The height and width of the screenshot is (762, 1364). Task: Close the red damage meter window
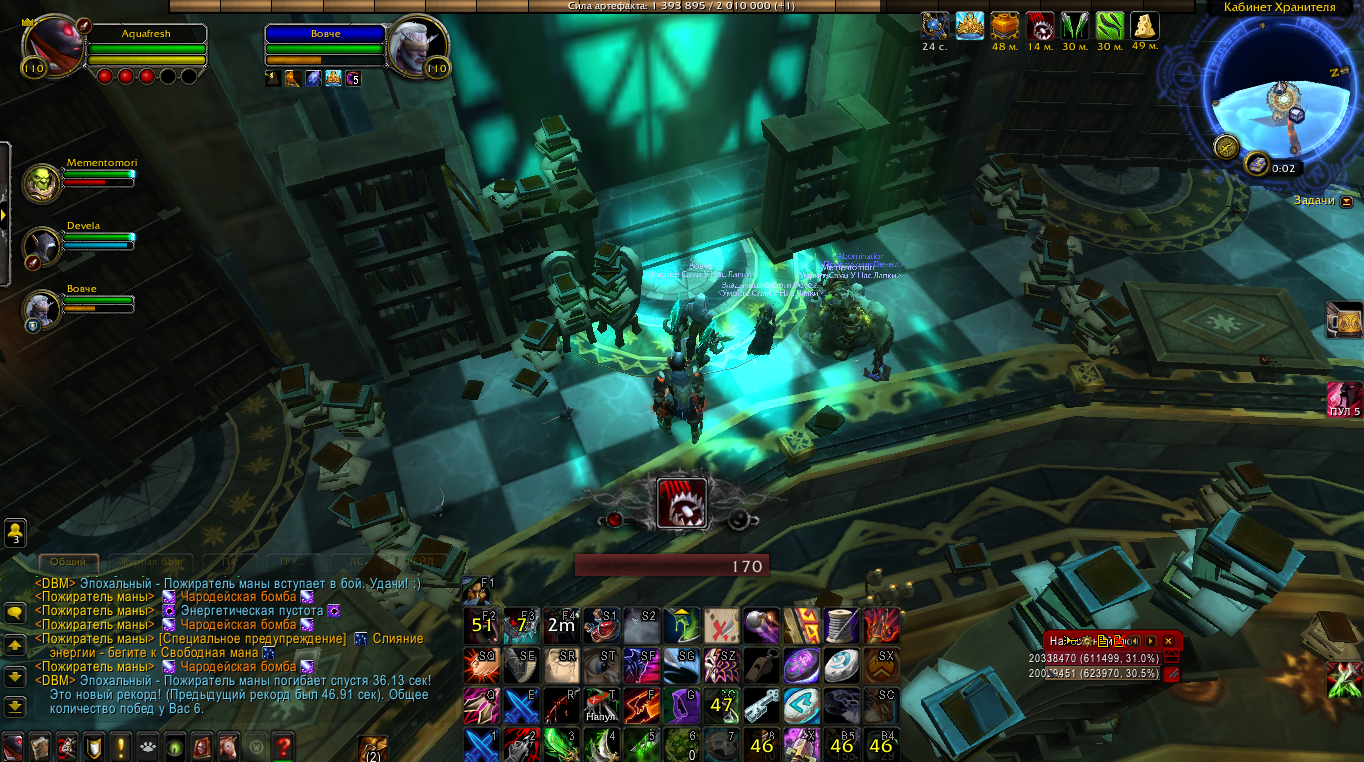click(1168, 641)
